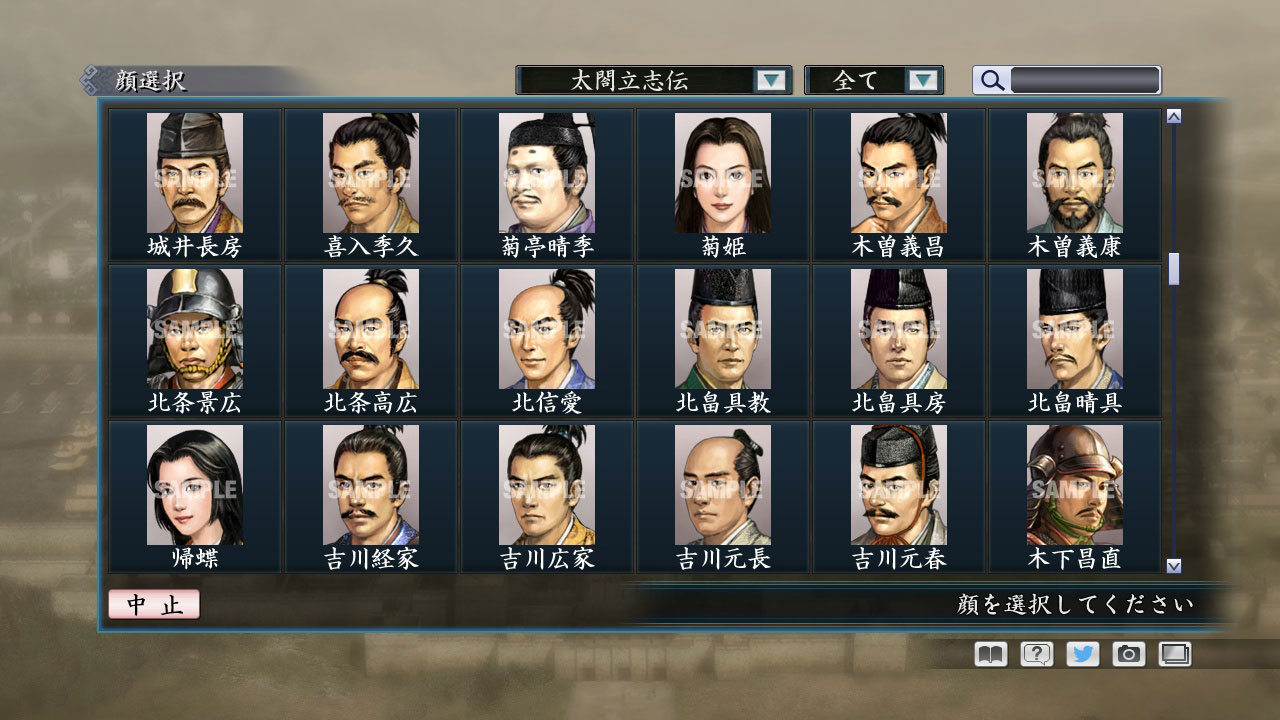Toggle window mode with the rightmost icon
This screenshot has height=720, width=1280.
pyautogui.click(x=1173, y=653)
